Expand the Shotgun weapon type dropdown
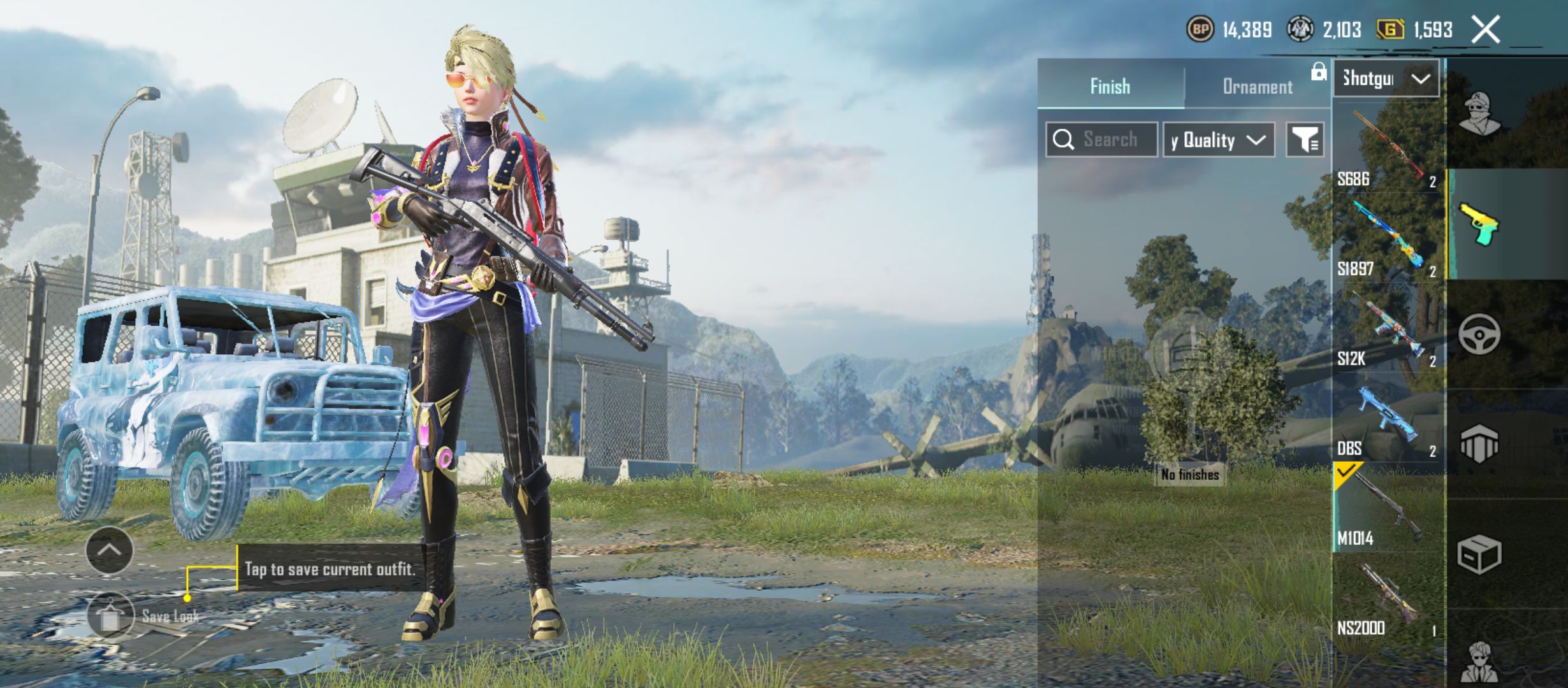 pos(1386,79)
